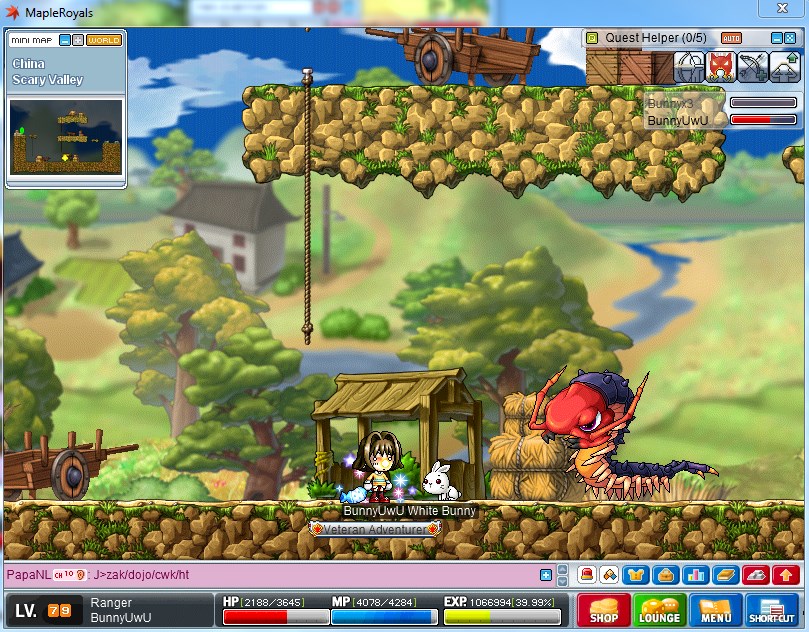Click the bow-and-arrows buff icon with plus

click(x=752, y=67)
